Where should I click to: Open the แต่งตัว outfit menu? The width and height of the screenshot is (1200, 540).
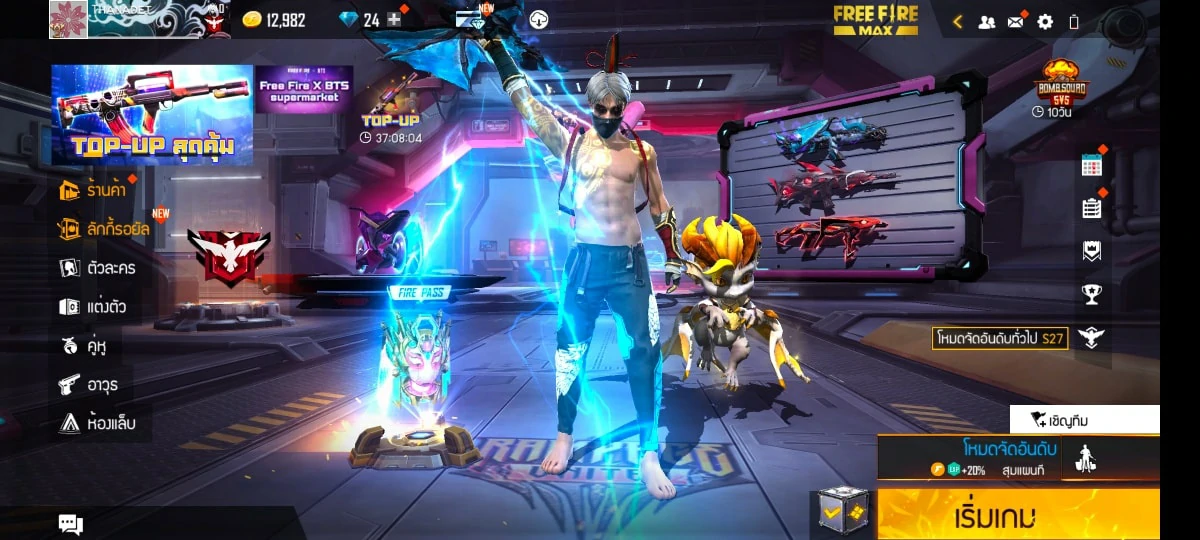[x=94, y=307]
